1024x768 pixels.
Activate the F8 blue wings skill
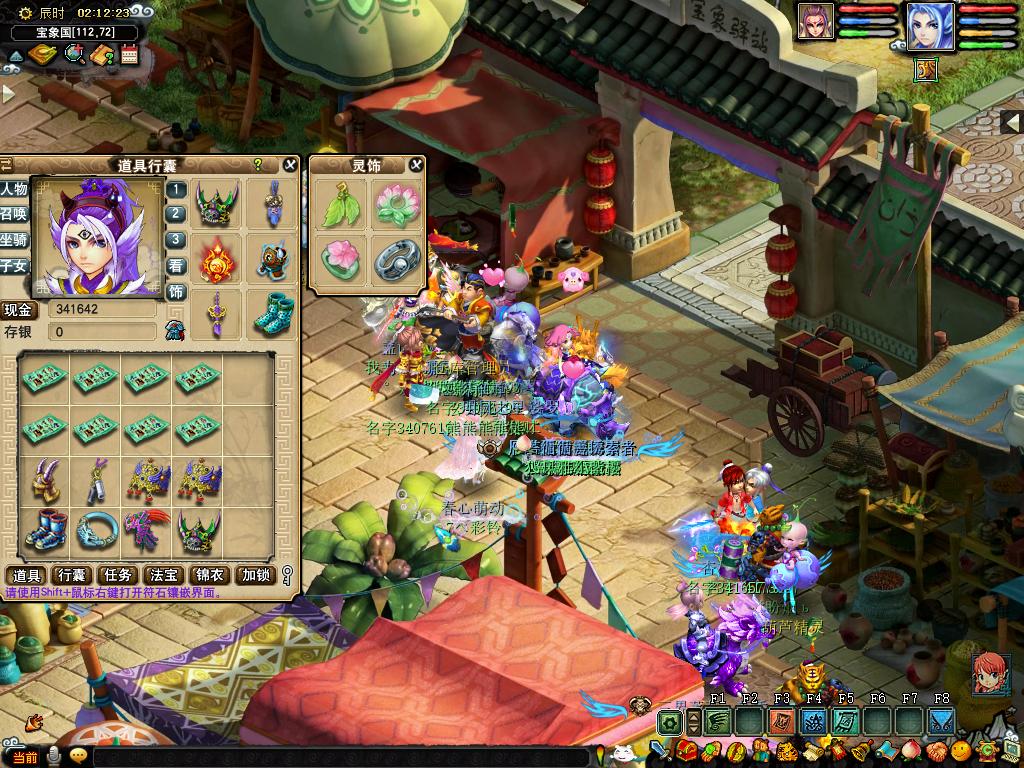click(x=940, y=721)
